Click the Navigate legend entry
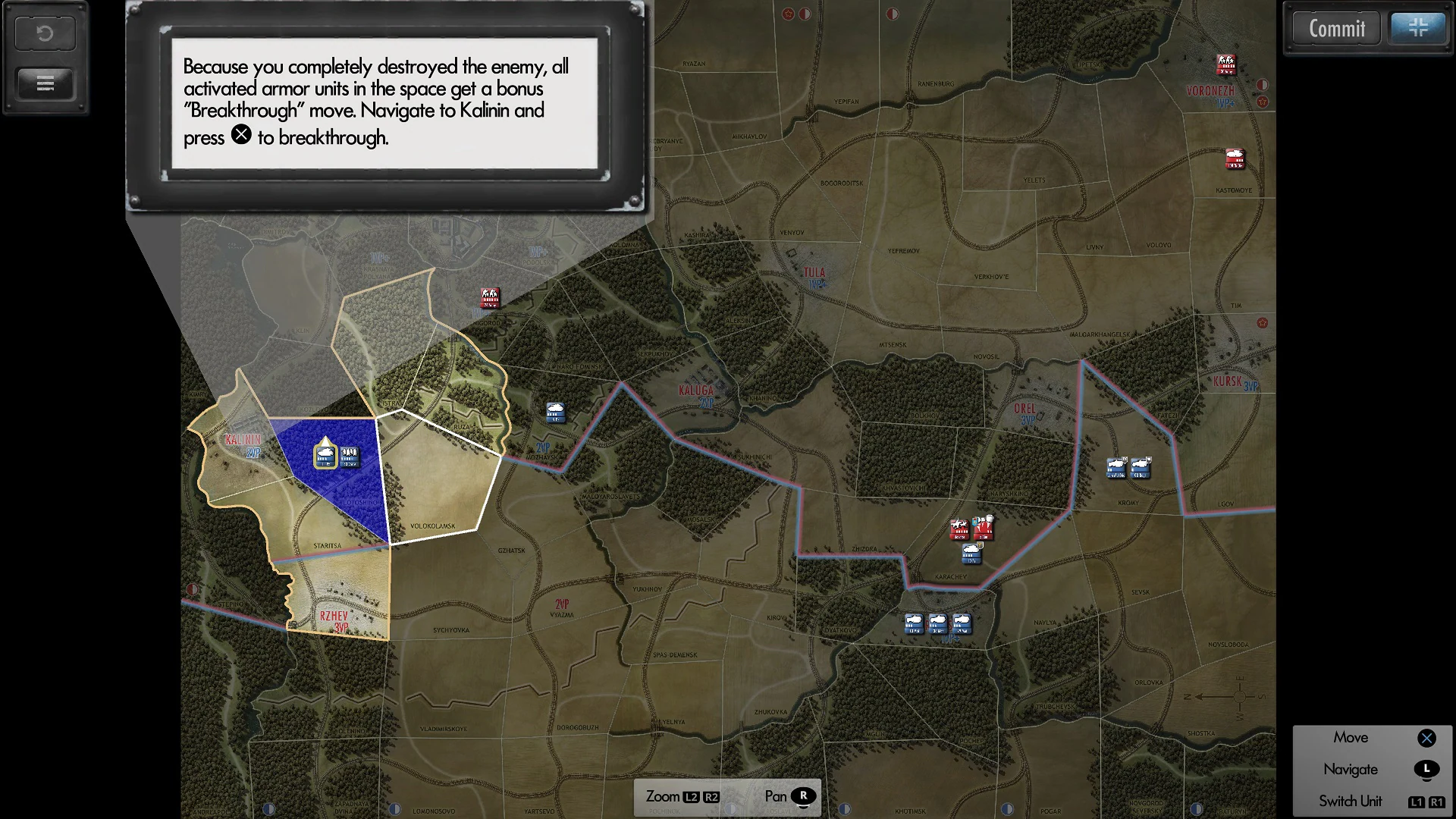This screenshot has height=819, width=1456. 1350,769
